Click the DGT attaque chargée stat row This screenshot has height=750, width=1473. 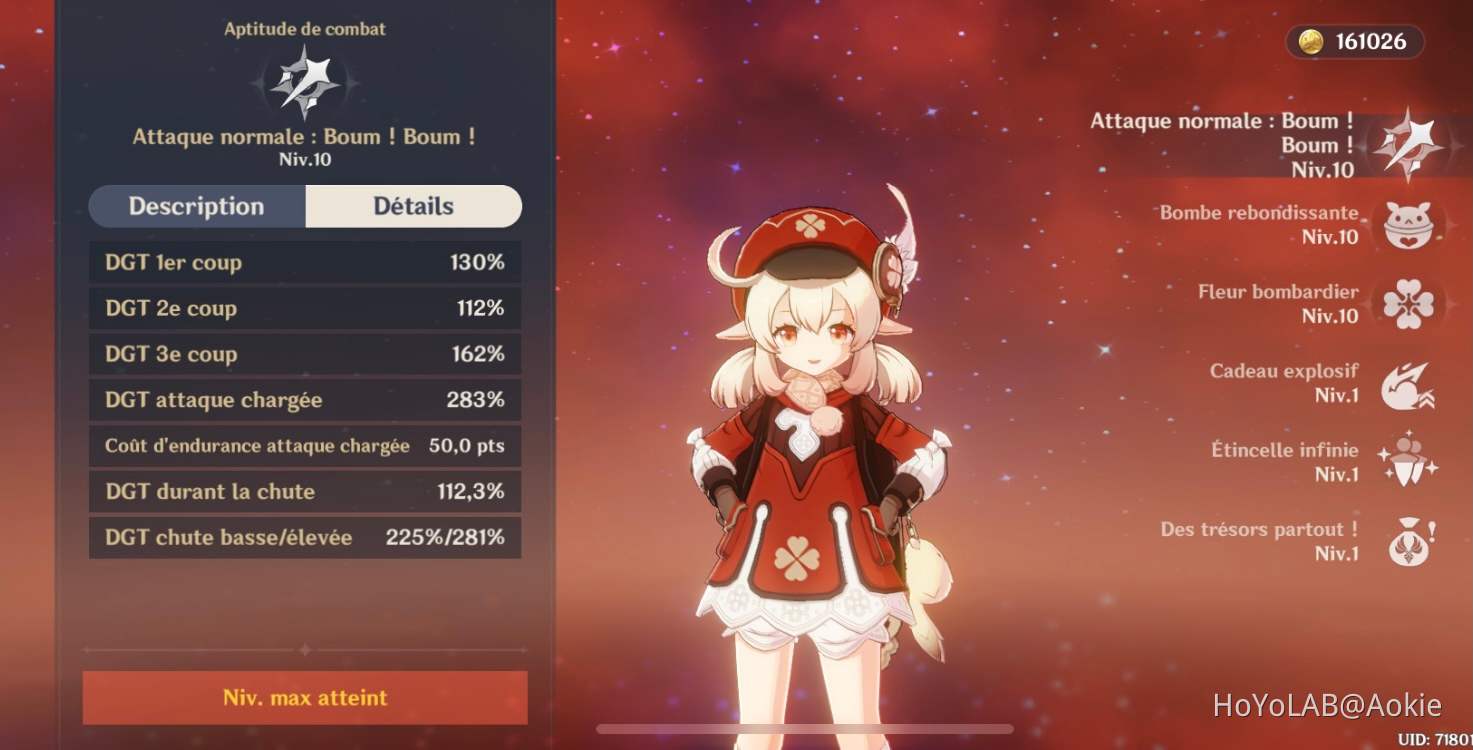(x=305, y=399)
